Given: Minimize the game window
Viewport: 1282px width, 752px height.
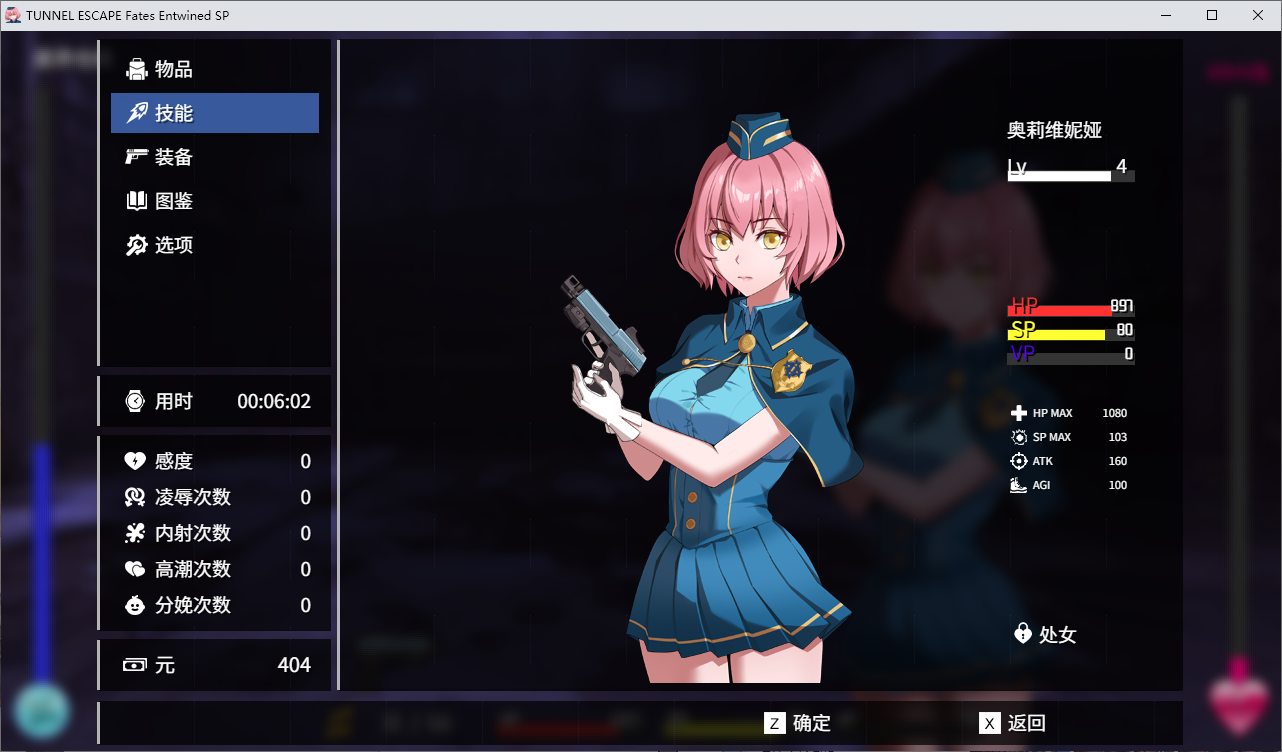Looking at the screenshot, I should [x=1166, y=15].
